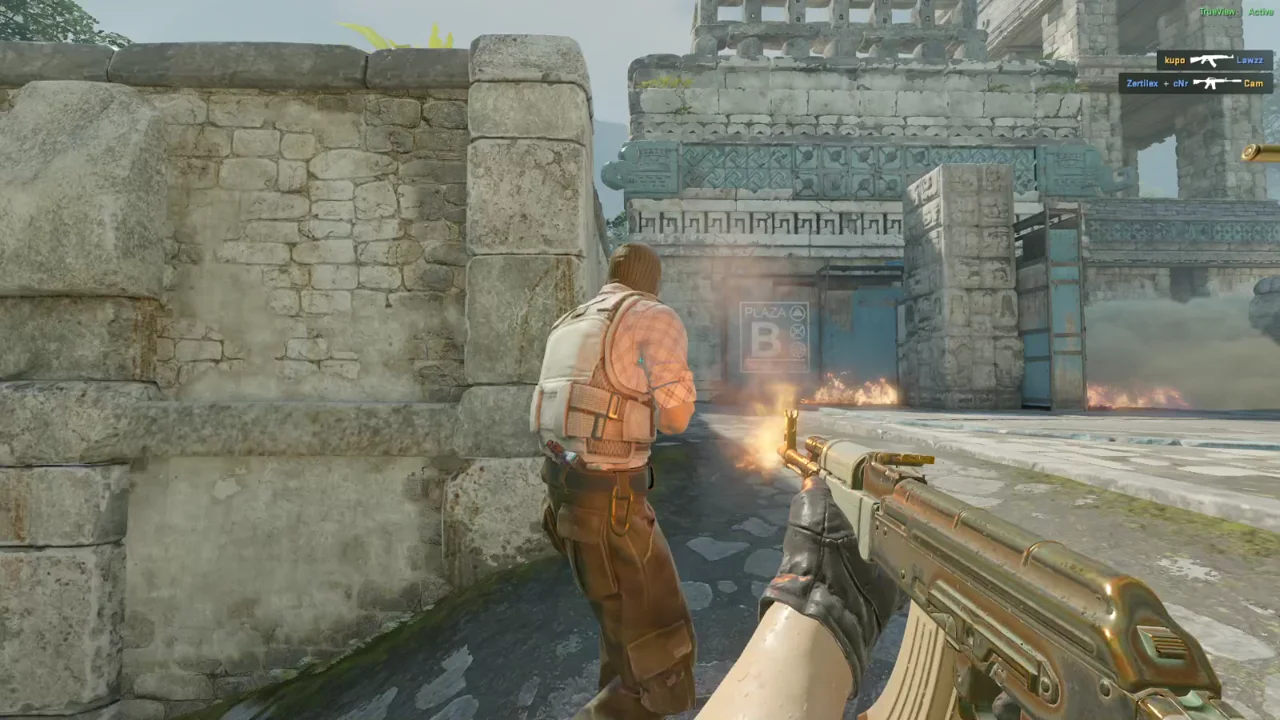Select the kupo killed Lawzz feed entry
The height and width of the screenshot is (720, 1280).
pos(1215,60)
